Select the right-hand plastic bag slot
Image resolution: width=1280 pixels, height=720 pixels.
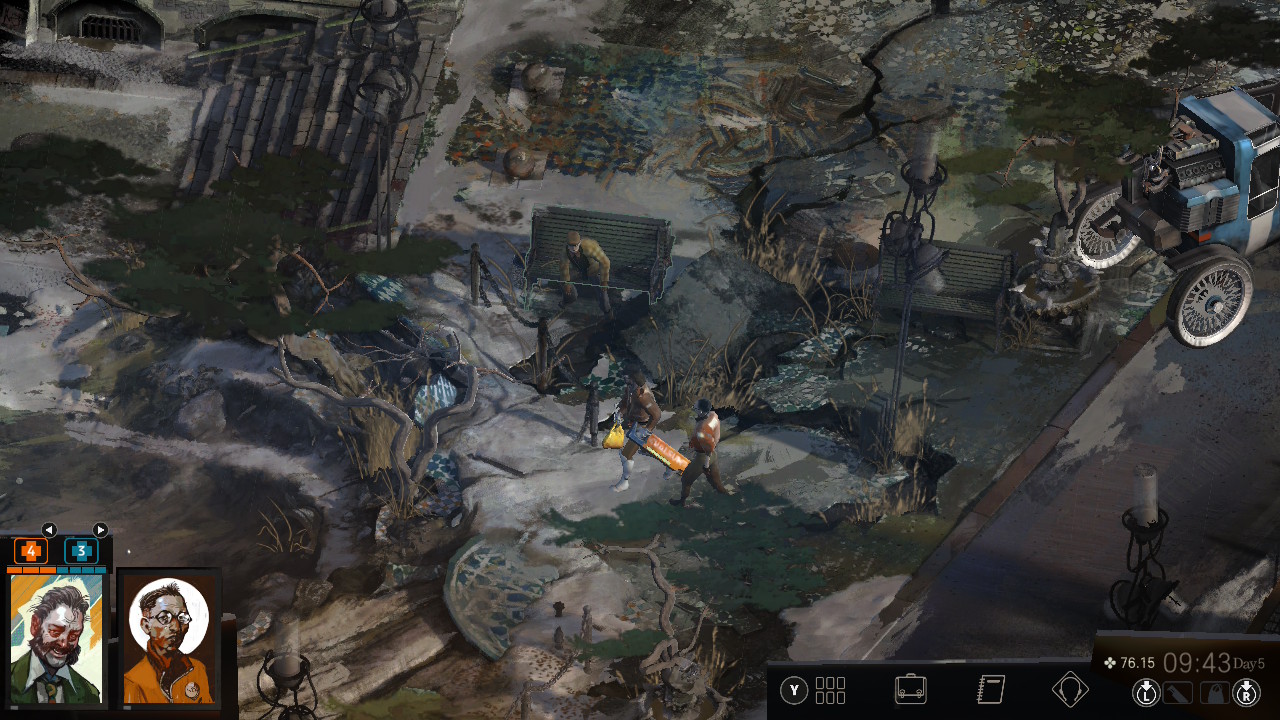tap(1213, 691)
